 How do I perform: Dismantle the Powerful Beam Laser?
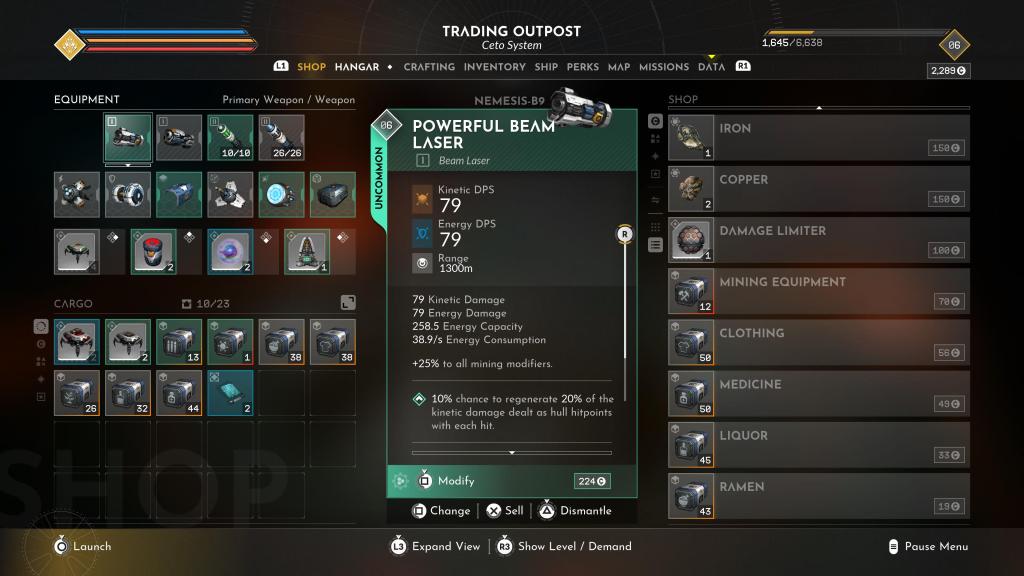click(575, 511)
